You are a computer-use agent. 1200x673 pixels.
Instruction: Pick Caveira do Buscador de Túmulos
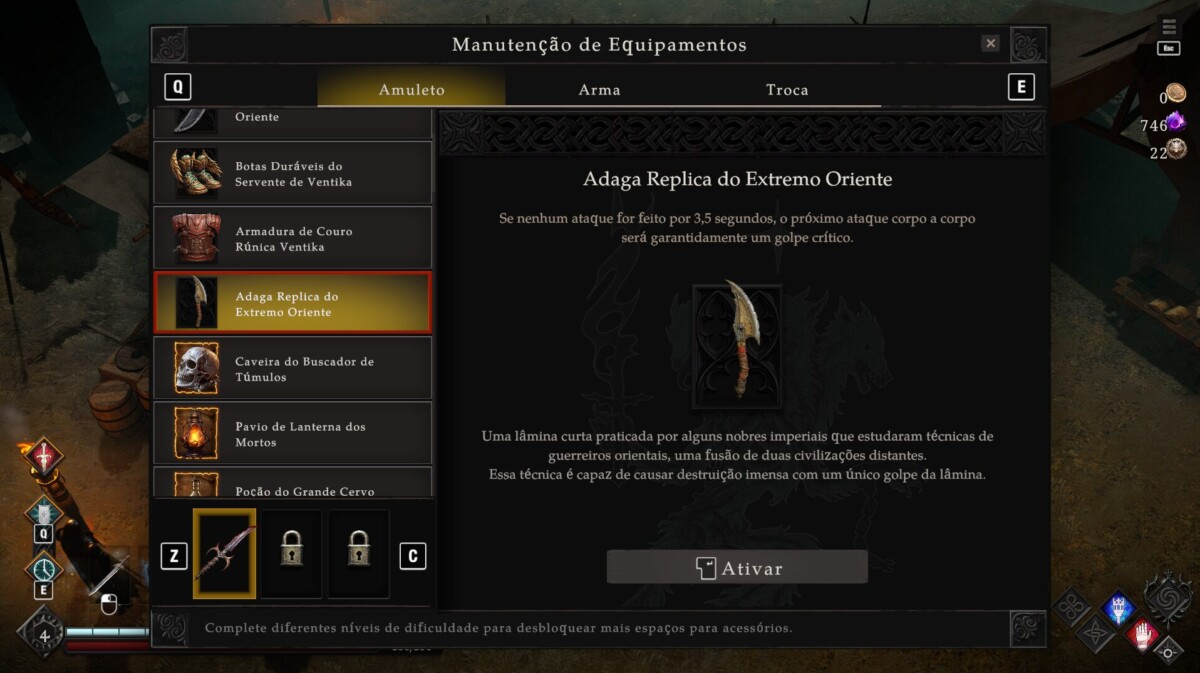(292, 369)
